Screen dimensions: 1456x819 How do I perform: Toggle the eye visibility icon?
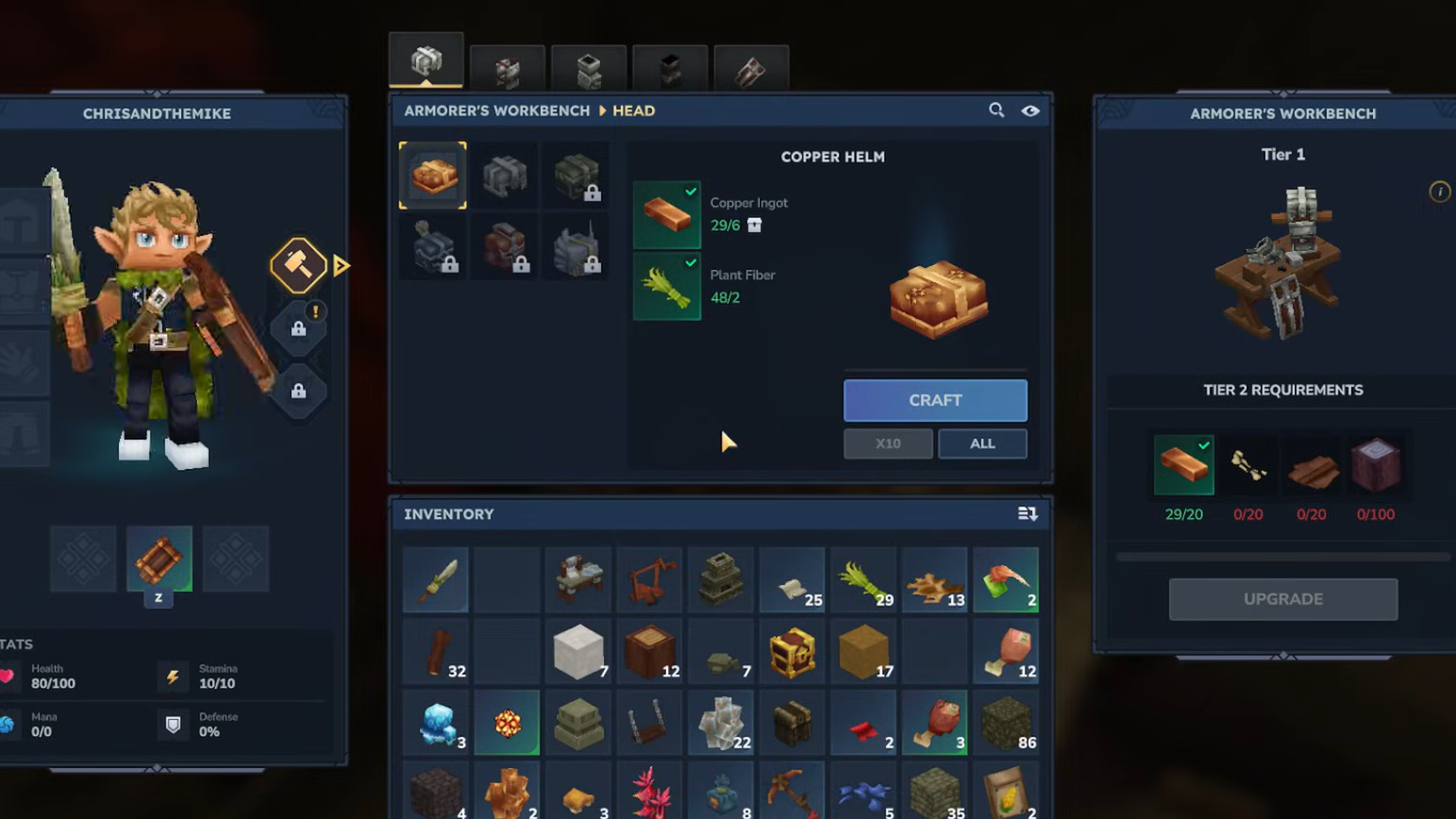[x=1029, y=110]
